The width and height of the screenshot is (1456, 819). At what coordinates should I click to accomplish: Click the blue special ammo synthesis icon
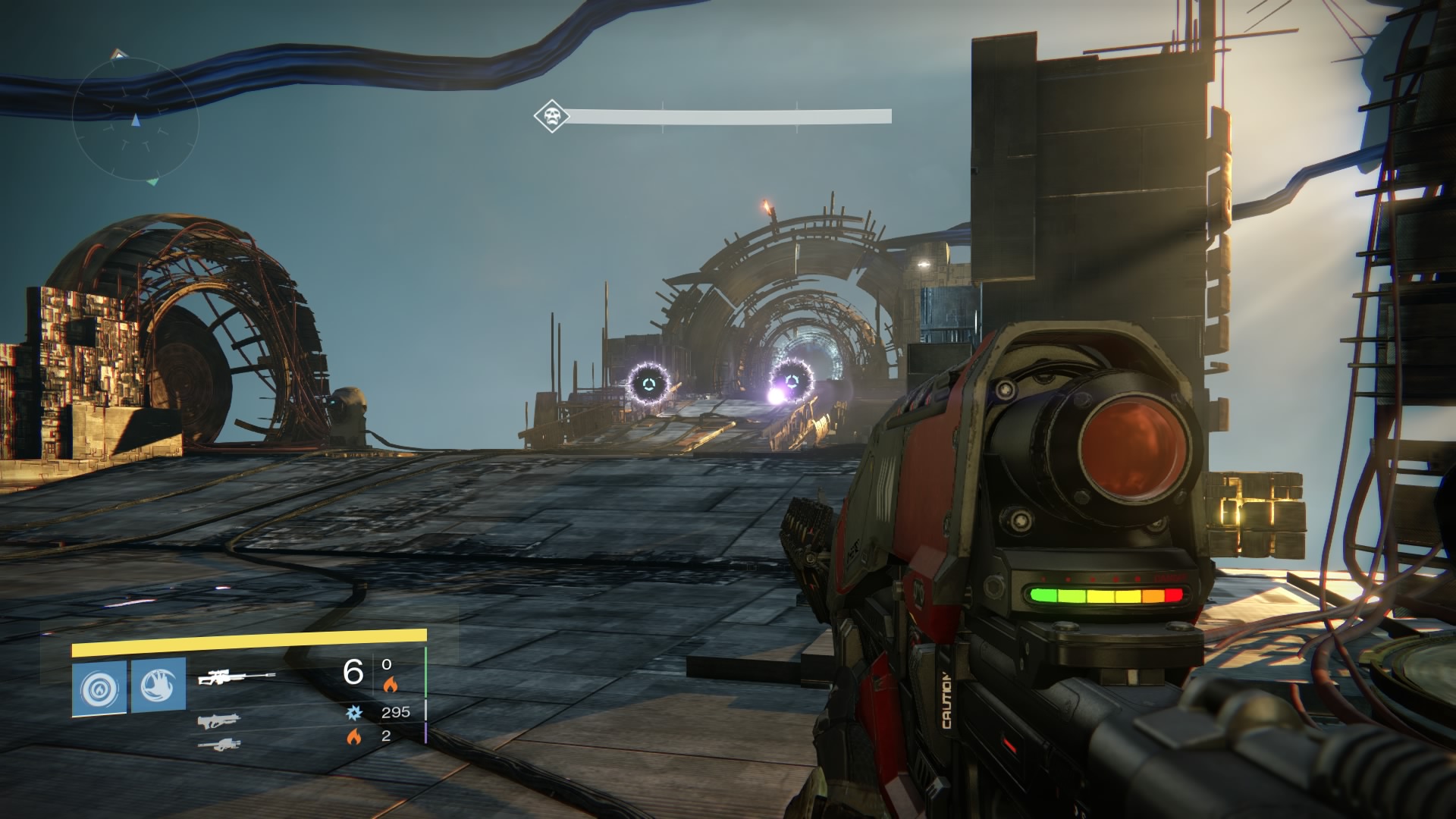[x=355, y=713]
